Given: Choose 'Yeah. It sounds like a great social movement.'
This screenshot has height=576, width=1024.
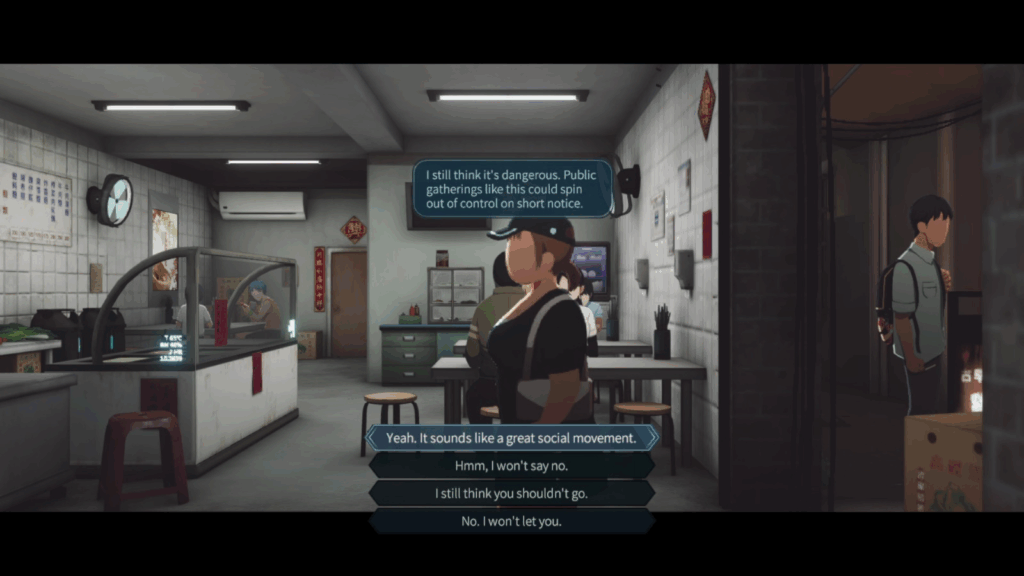Looking at the screenshot, I should point(511,438).
